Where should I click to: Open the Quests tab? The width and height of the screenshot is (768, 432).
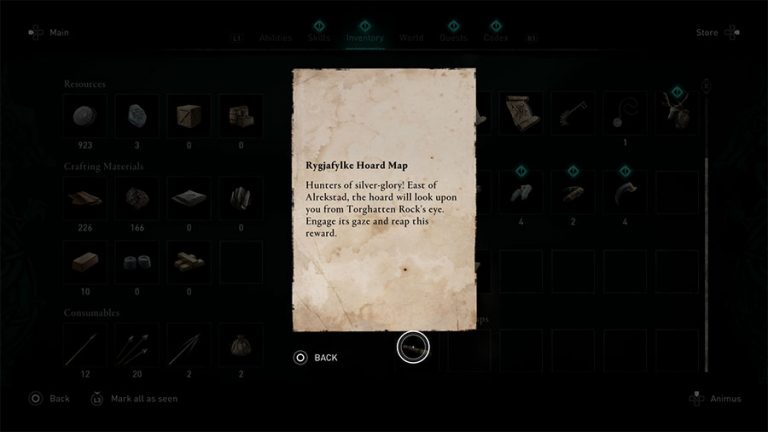[453, 37]
